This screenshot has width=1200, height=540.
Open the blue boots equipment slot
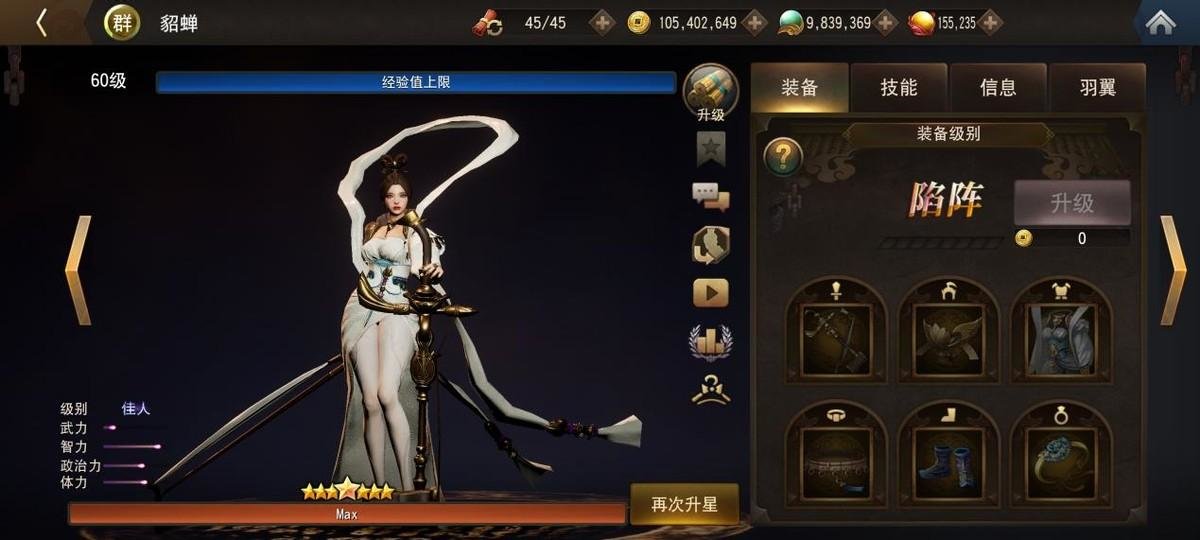click(x=948, y=460)
